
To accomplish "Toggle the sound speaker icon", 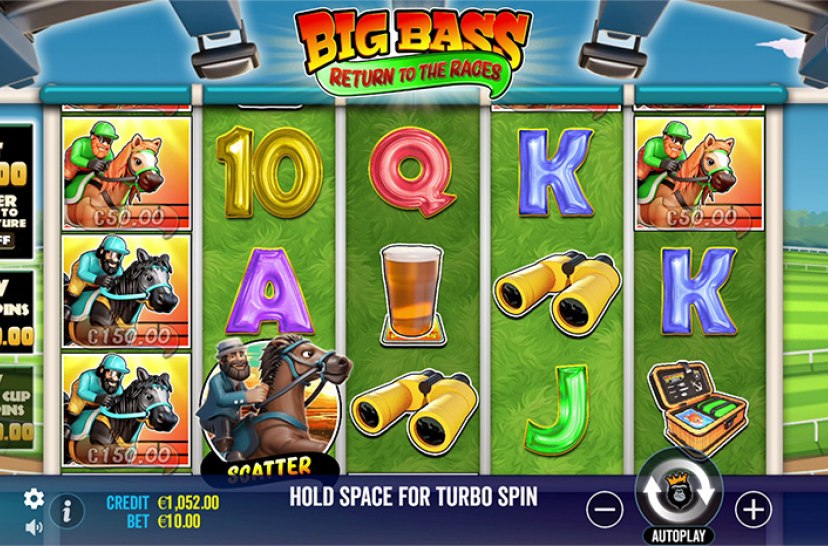I will tap(34, 526).
